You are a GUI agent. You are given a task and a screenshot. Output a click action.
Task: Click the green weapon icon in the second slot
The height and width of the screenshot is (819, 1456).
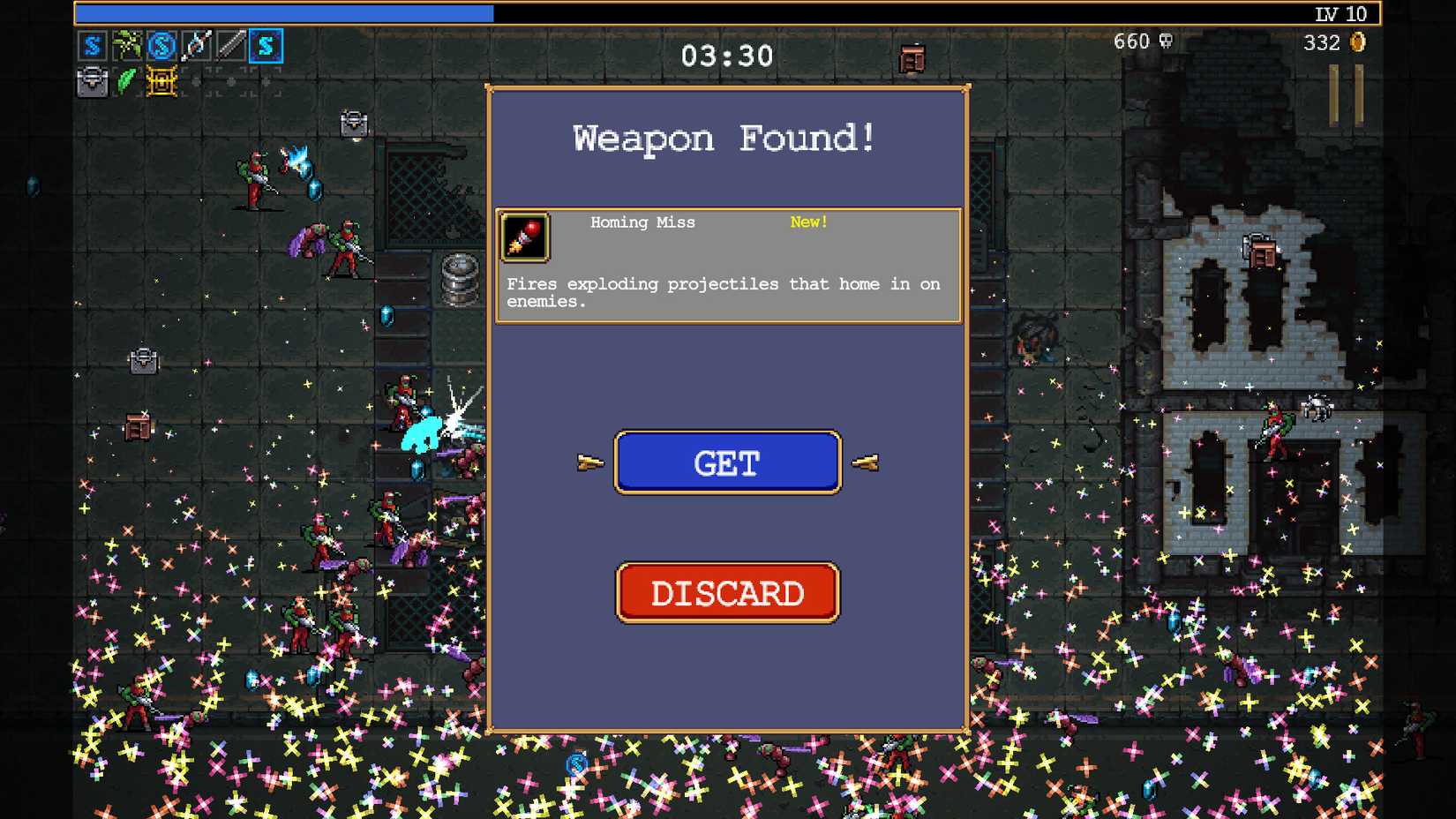pos(126,46)
